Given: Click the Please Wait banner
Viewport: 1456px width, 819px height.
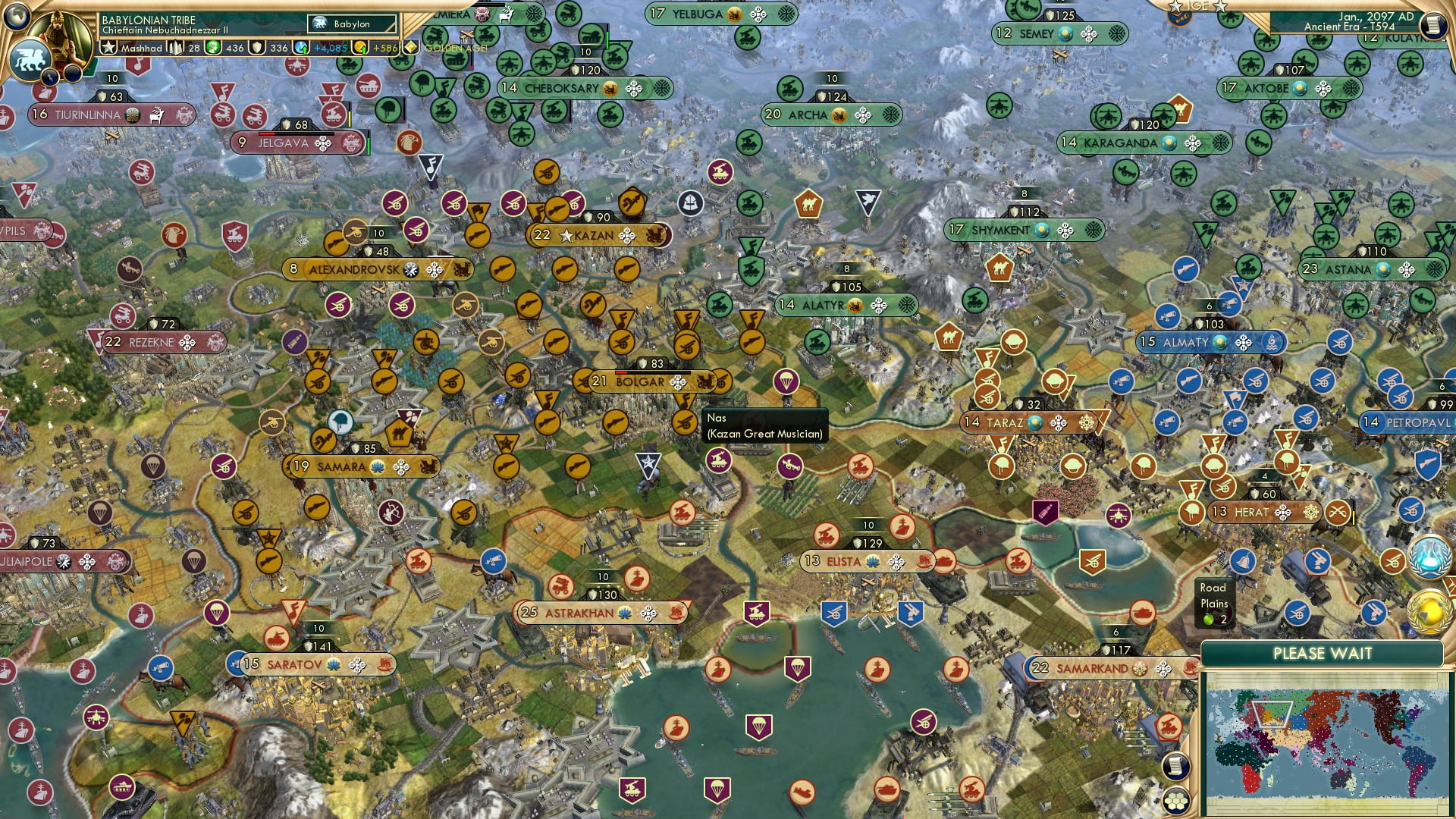Looking at the screenshot, I should [x=1323, y=653].
